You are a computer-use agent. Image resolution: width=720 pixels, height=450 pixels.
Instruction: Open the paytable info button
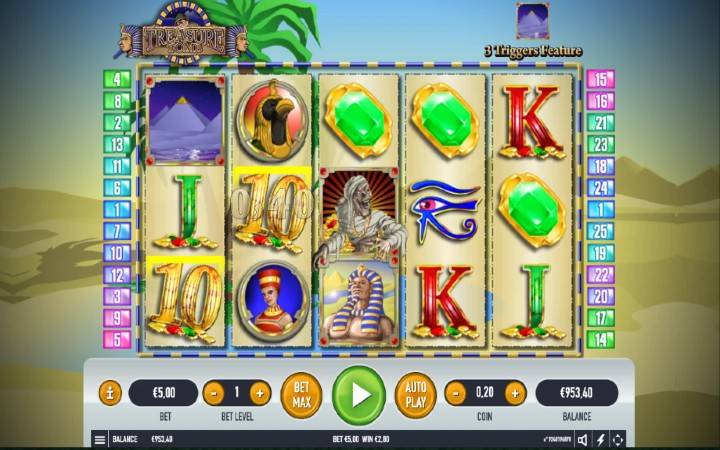[x=110, y=393]
